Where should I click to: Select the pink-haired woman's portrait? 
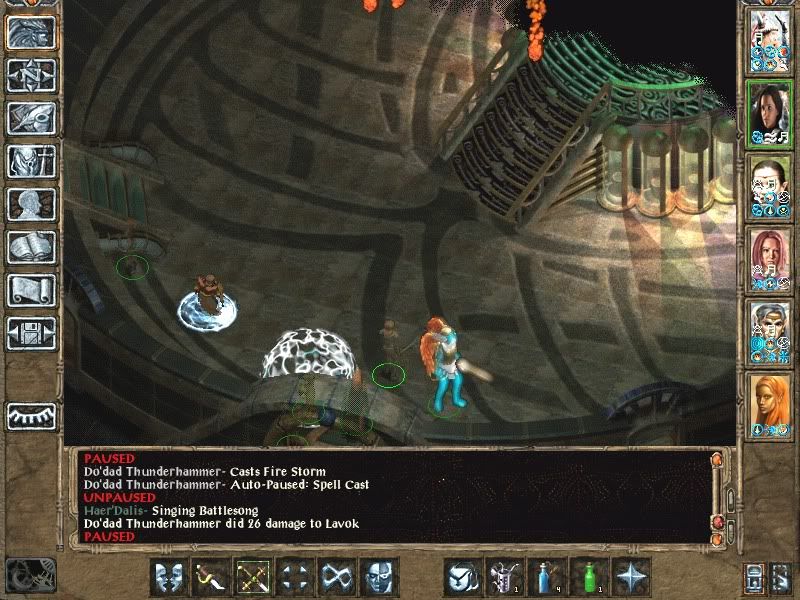point(769,259)
